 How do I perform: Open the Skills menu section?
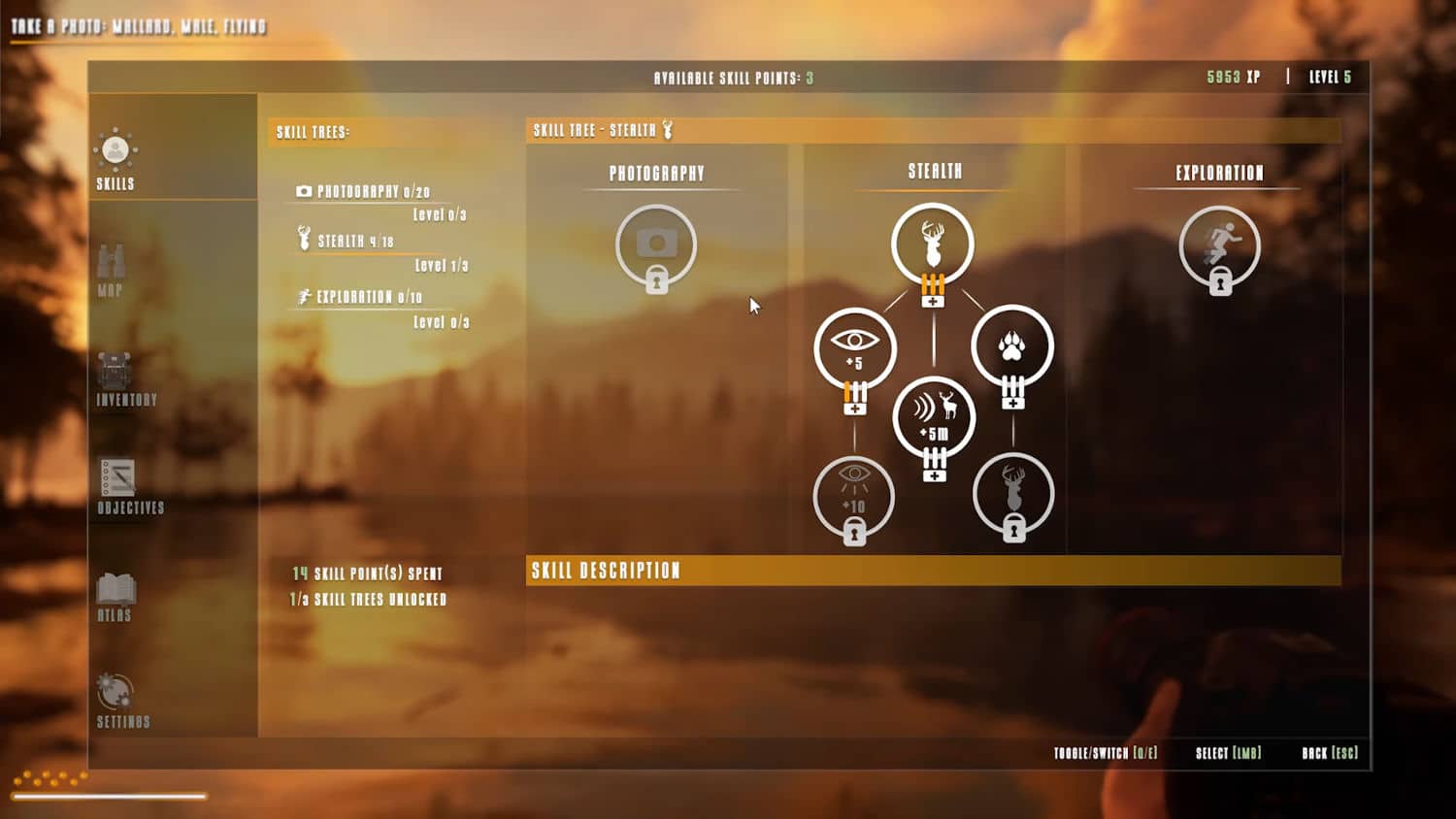coord(116,159)
